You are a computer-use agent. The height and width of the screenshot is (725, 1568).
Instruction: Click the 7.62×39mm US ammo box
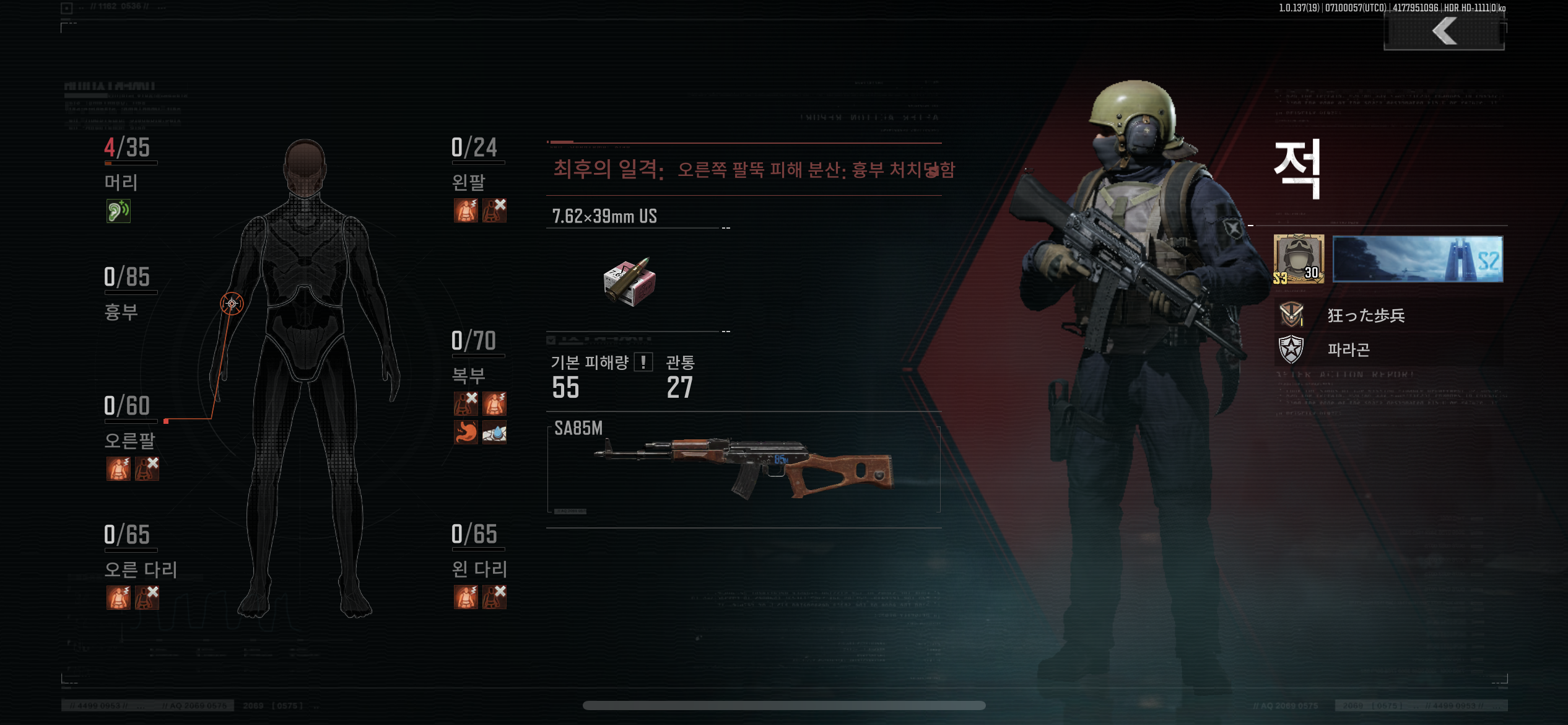click(x=629, y=282)
